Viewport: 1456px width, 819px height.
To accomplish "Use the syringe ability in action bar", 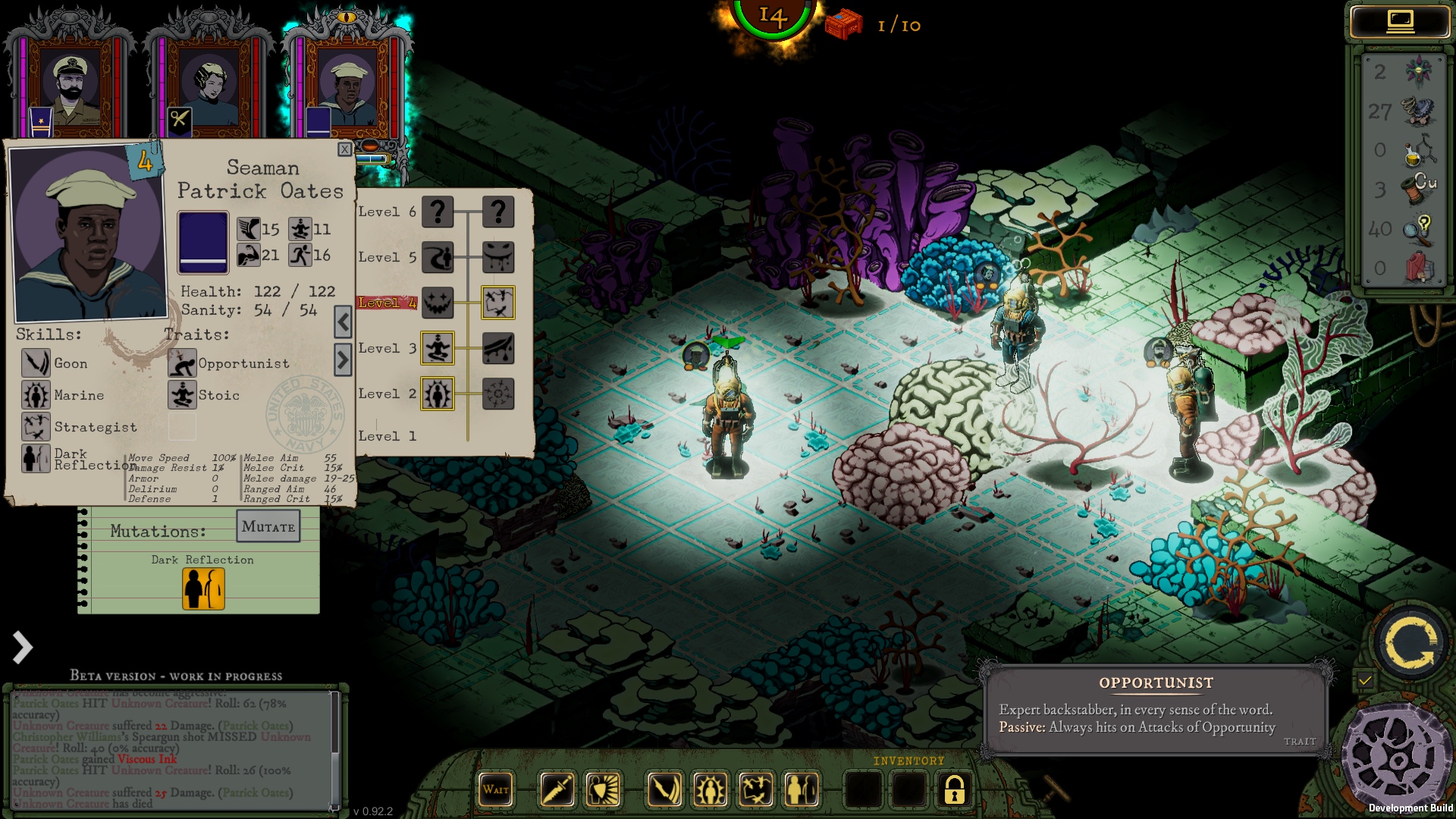I will [557, 789].
